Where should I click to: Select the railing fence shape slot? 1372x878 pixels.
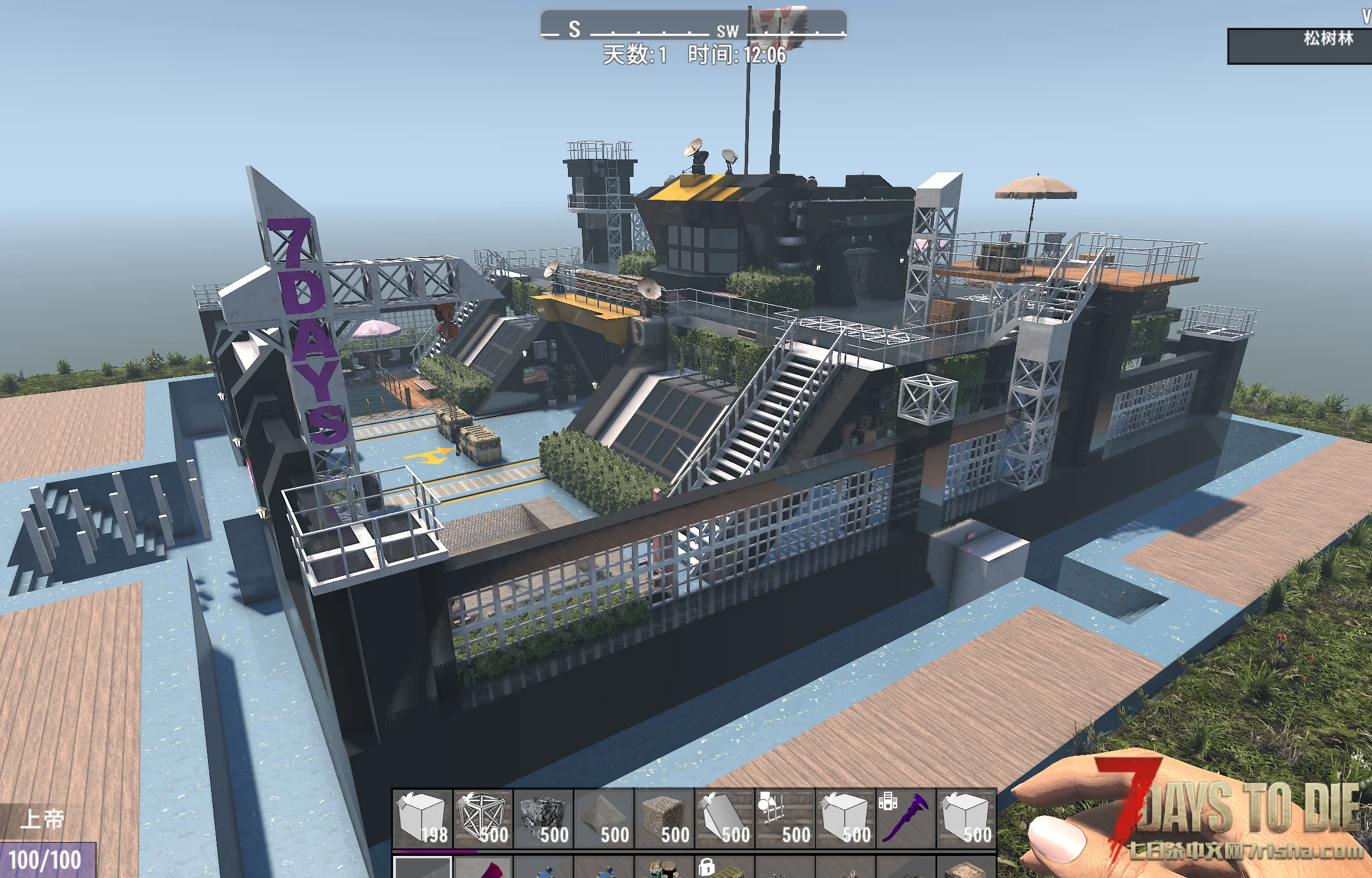(x=785, y=818)
